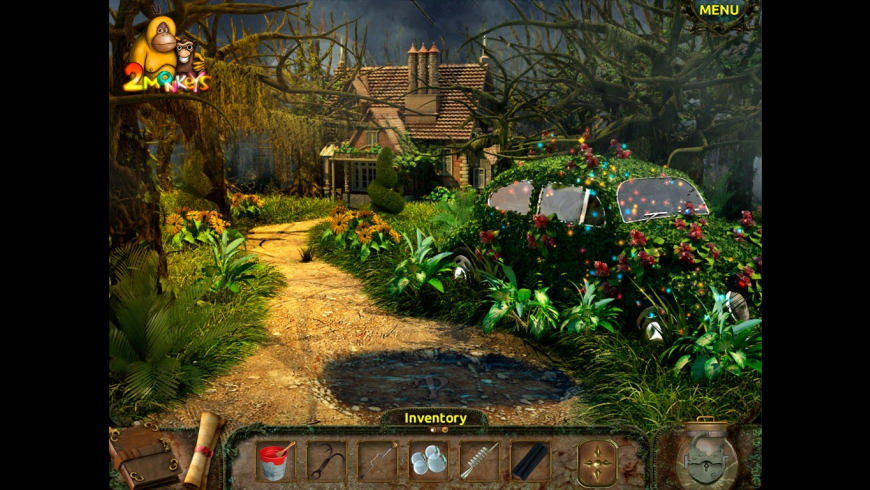Select the thin wire rod item
The image size is (870, 490).
coord(377,462)
